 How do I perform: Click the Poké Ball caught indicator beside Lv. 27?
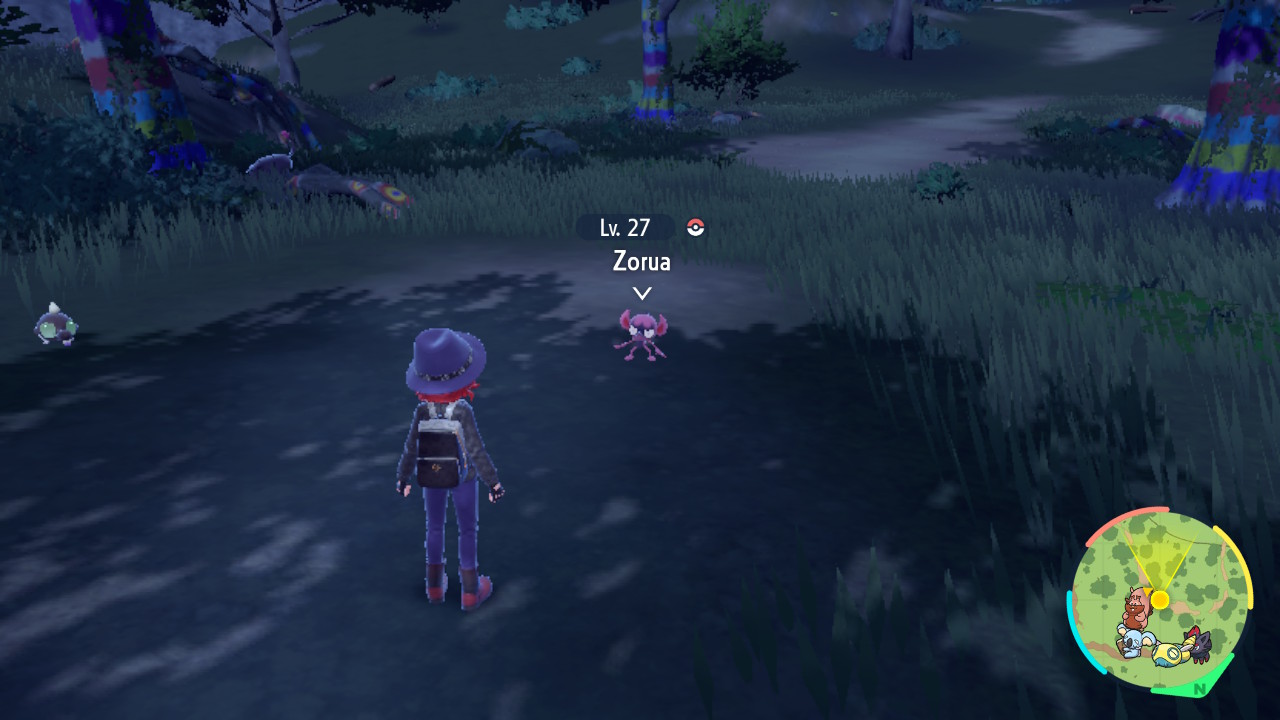coord(695,228)
